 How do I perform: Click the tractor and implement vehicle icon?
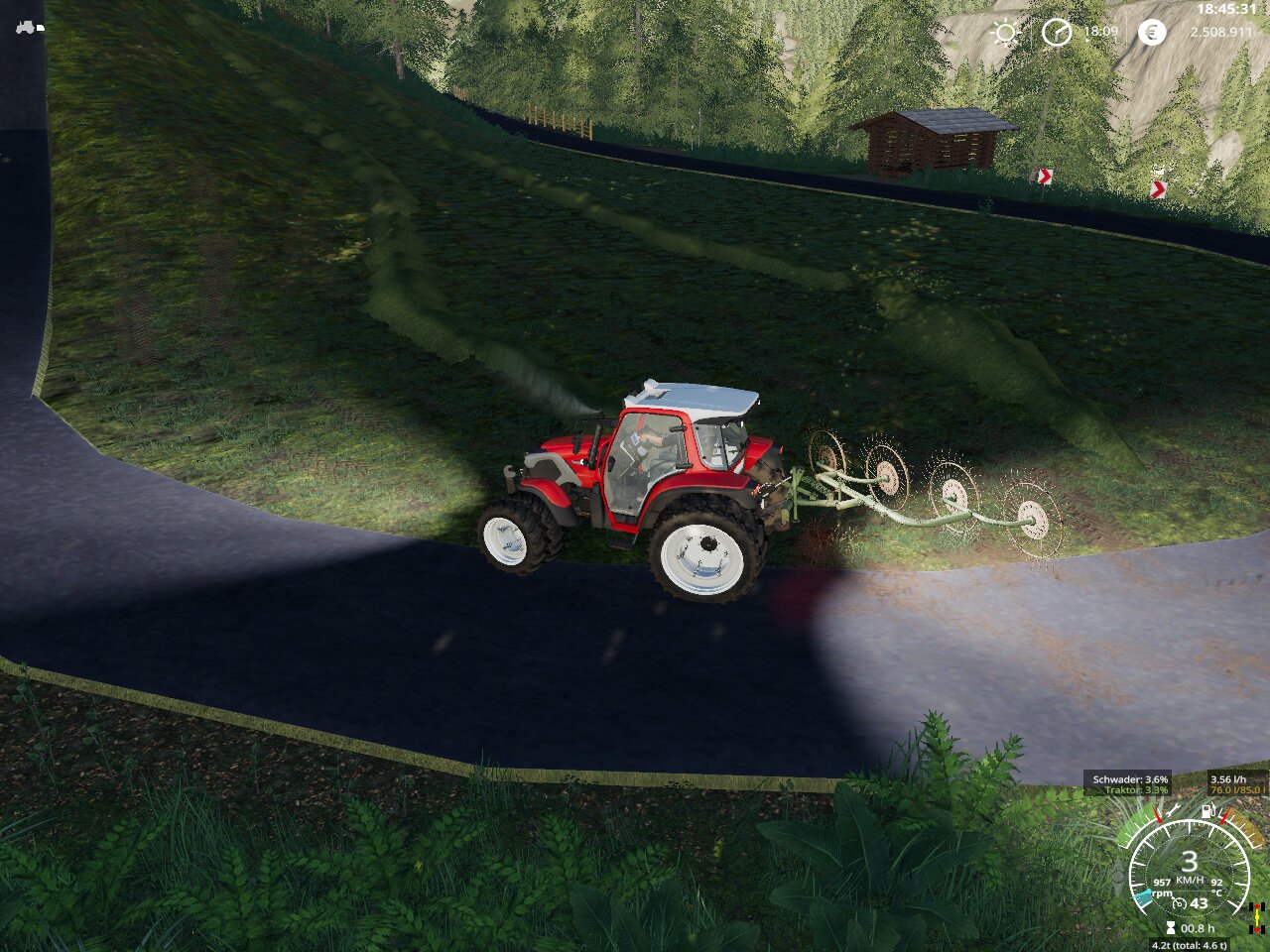tap(30, 28)
